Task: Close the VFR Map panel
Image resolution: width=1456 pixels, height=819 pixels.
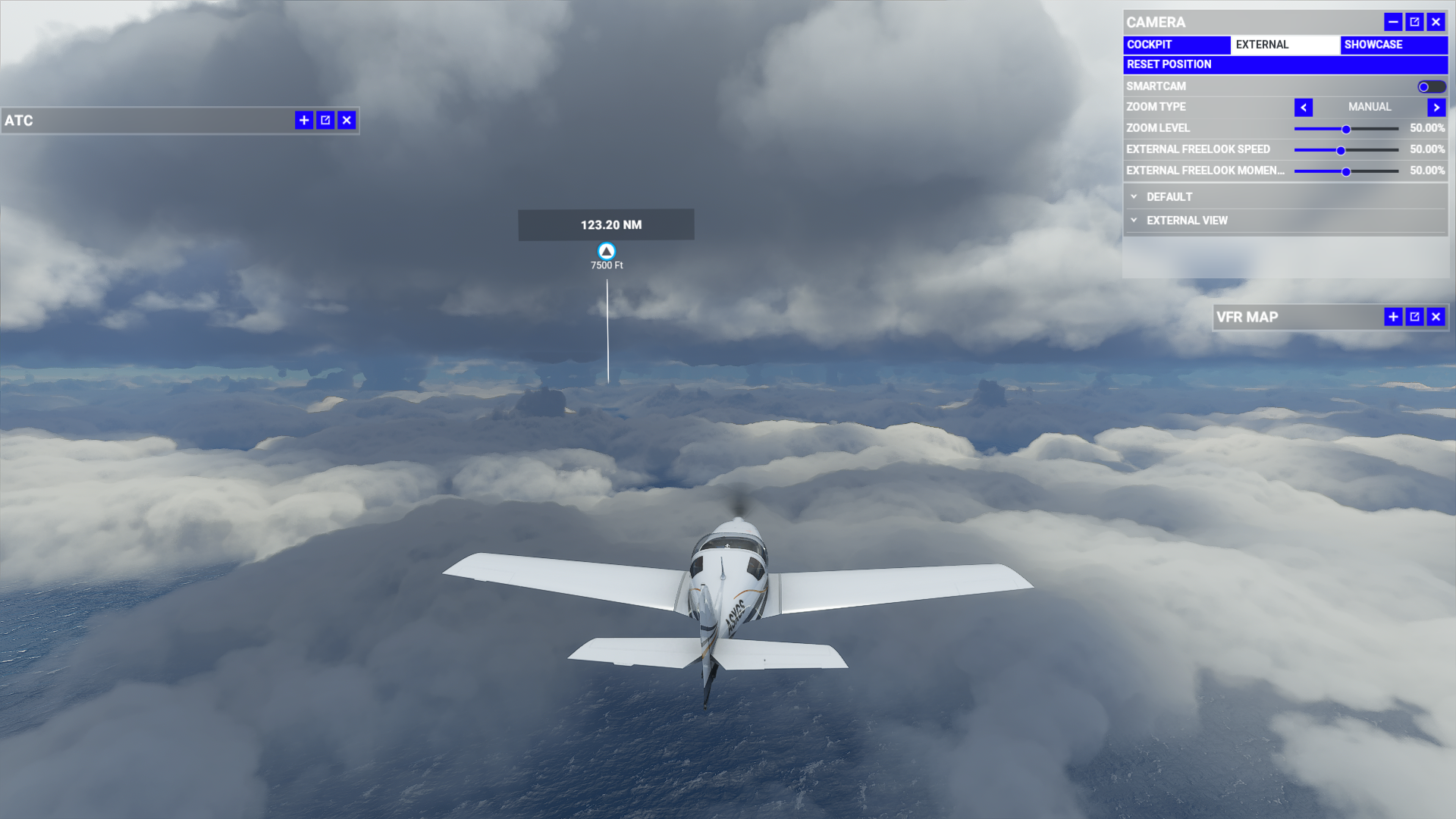Action: 1436,317
